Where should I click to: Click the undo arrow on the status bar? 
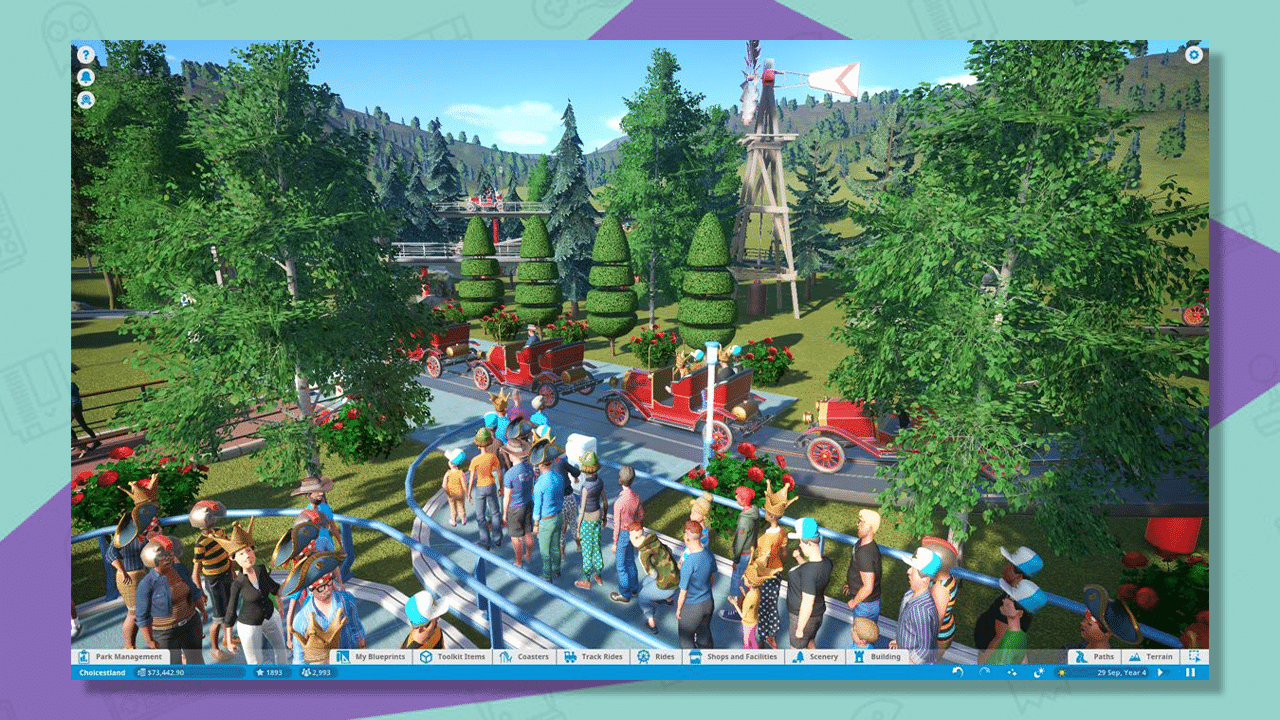pyautogui.click(x=958, y=671)
